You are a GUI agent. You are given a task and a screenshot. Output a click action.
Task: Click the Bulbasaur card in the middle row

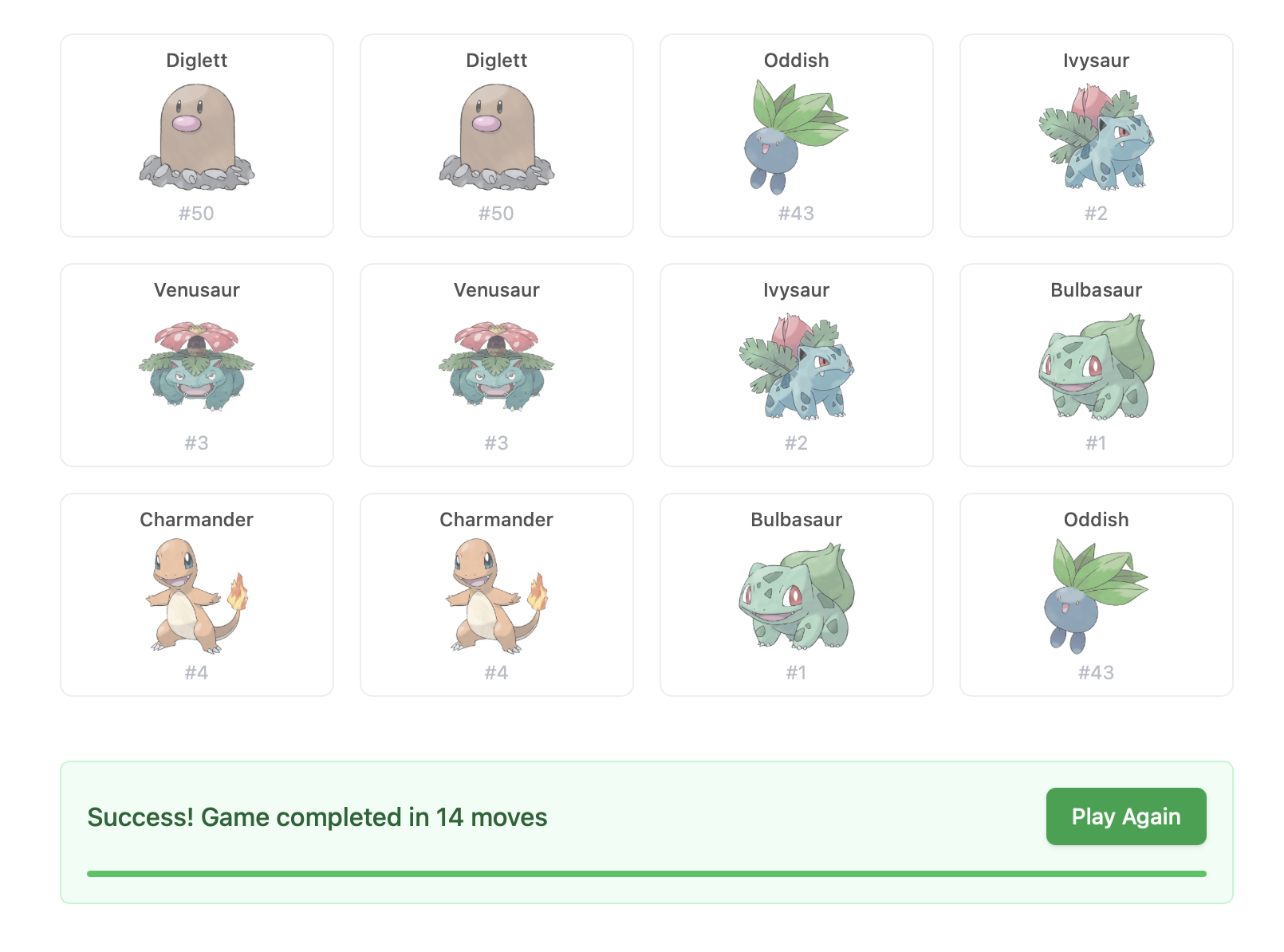pyautogui.click(x=1096, y=364)
